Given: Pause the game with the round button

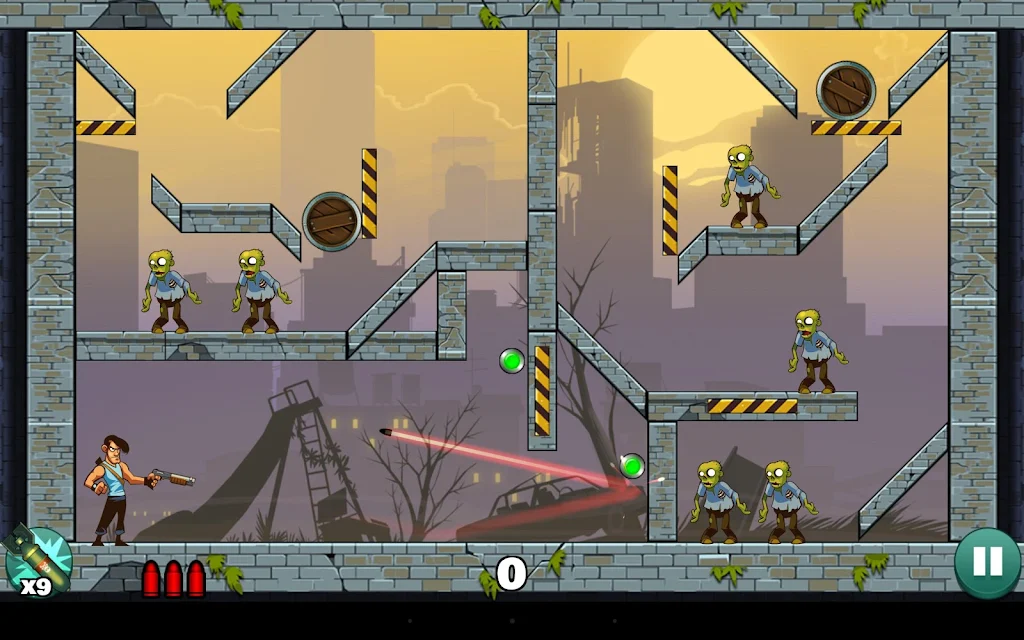Looking at the screenshot, I should tap(986, 563).
